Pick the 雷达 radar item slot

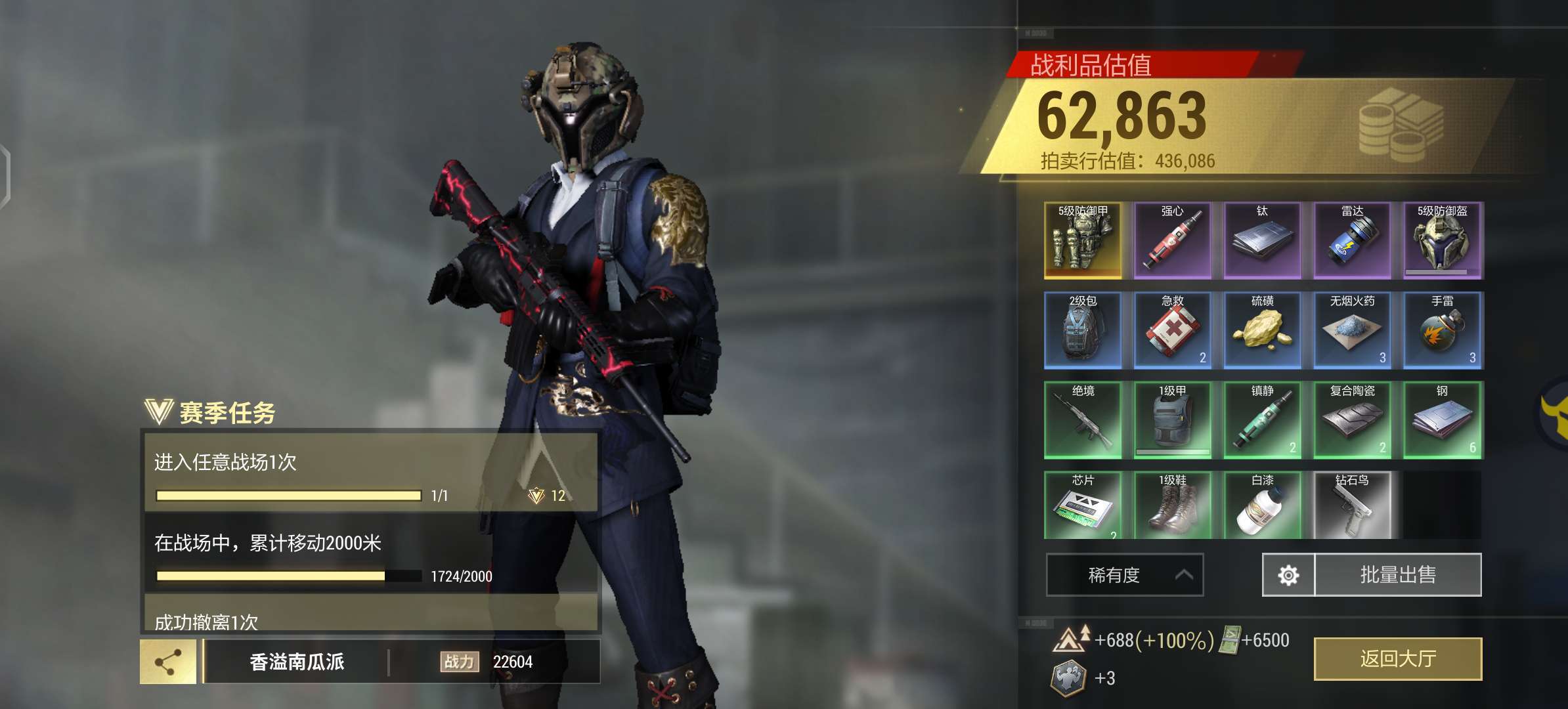click(x=1353, y=240)
